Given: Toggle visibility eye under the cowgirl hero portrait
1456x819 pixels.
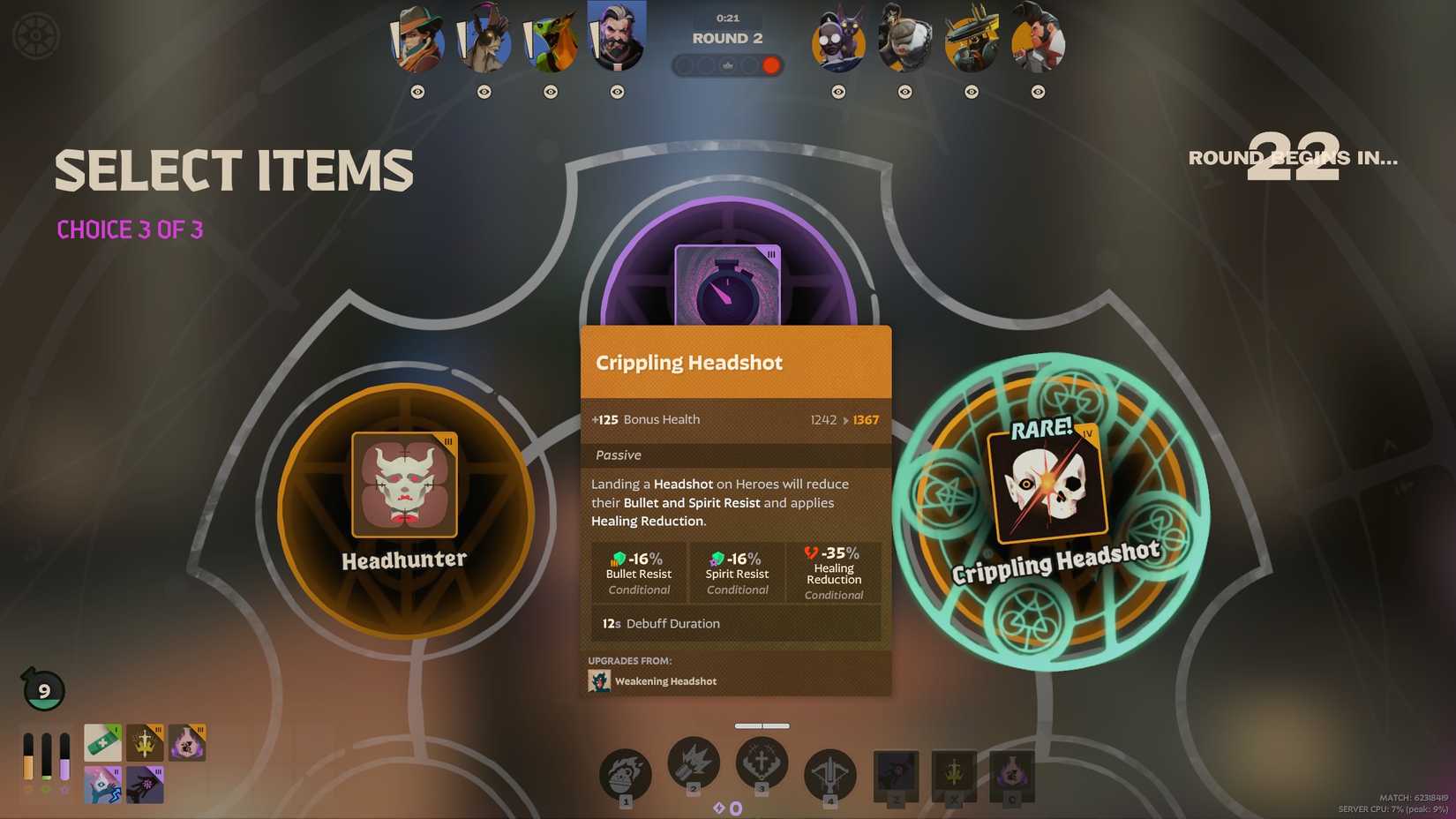Looking at the screenshot, I should pos(418,91).
